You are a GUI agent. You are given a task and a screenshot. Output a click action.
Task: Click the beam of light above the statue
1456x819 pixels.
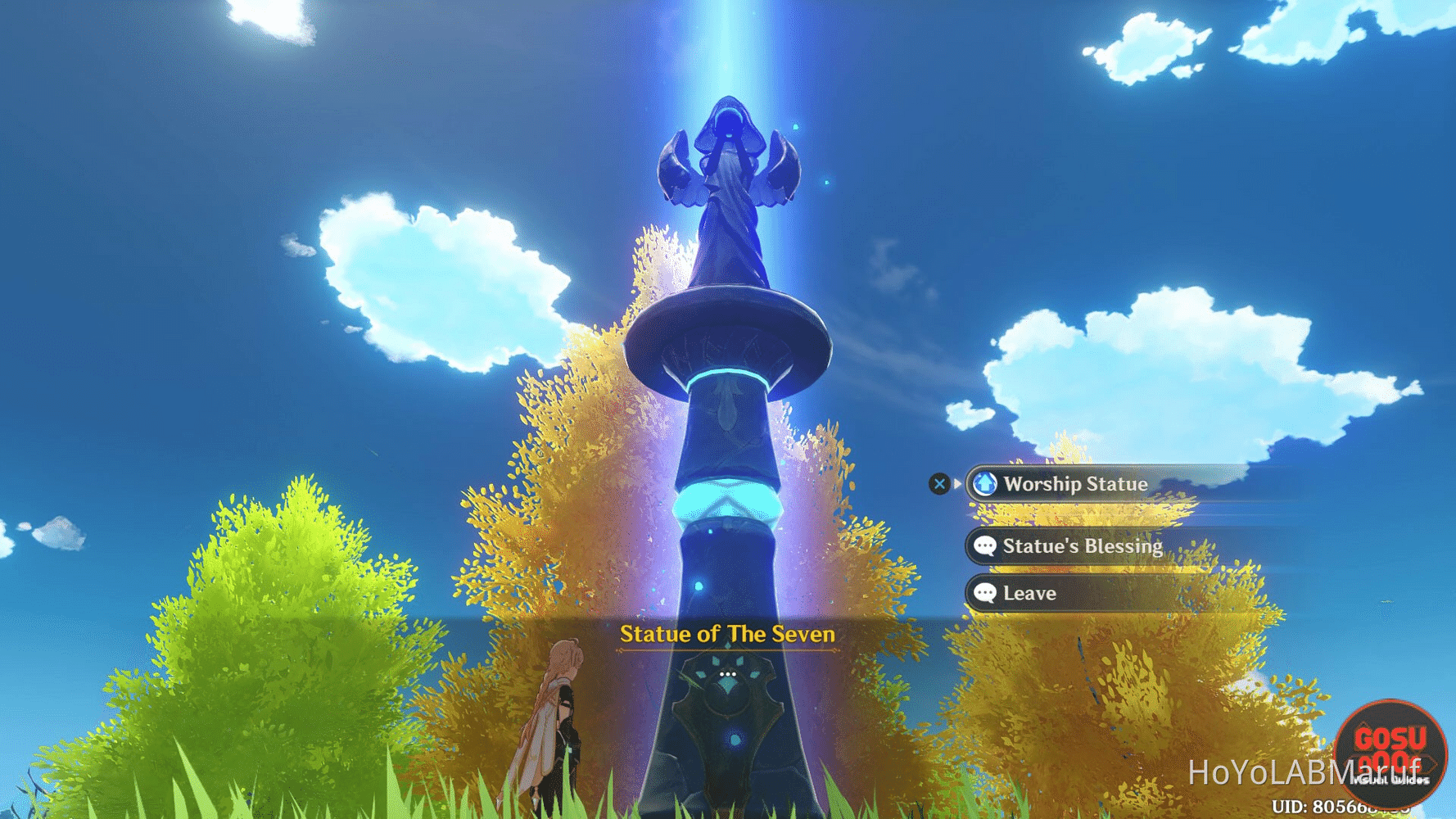coord(727,41)
